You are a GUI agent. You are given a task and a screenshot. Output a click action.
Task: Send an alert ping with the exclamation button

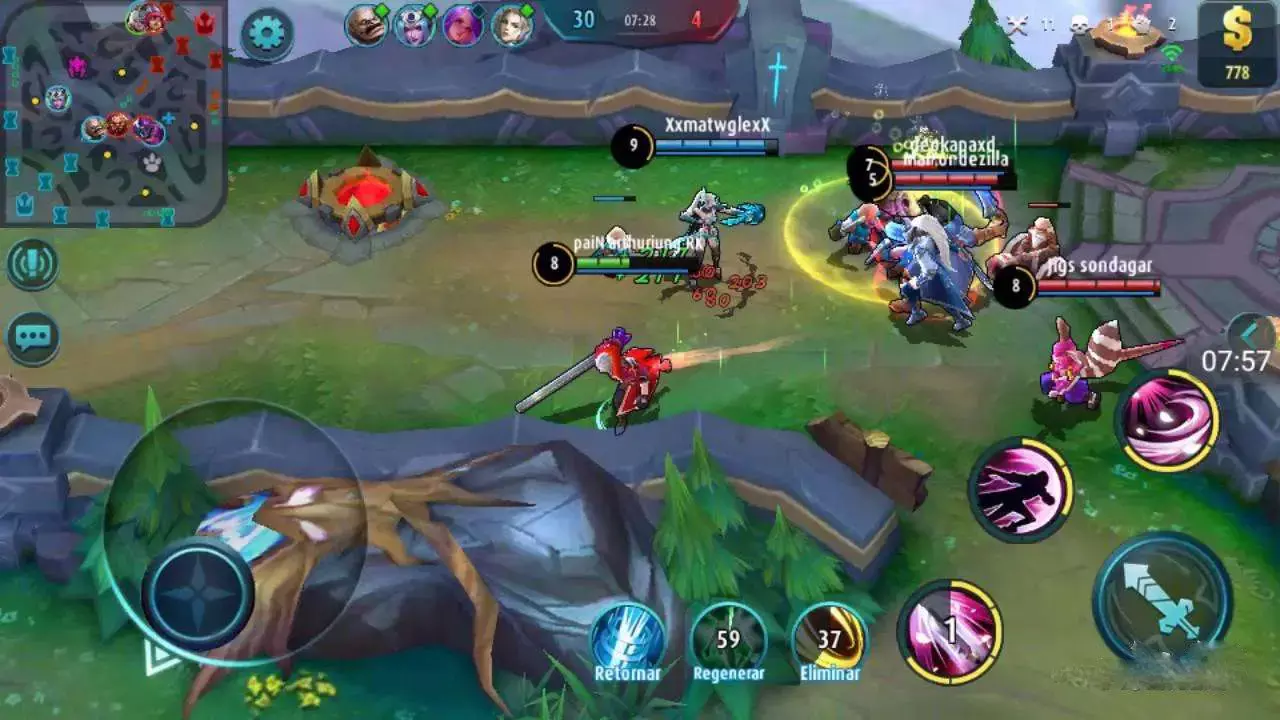tap(32, 265)
